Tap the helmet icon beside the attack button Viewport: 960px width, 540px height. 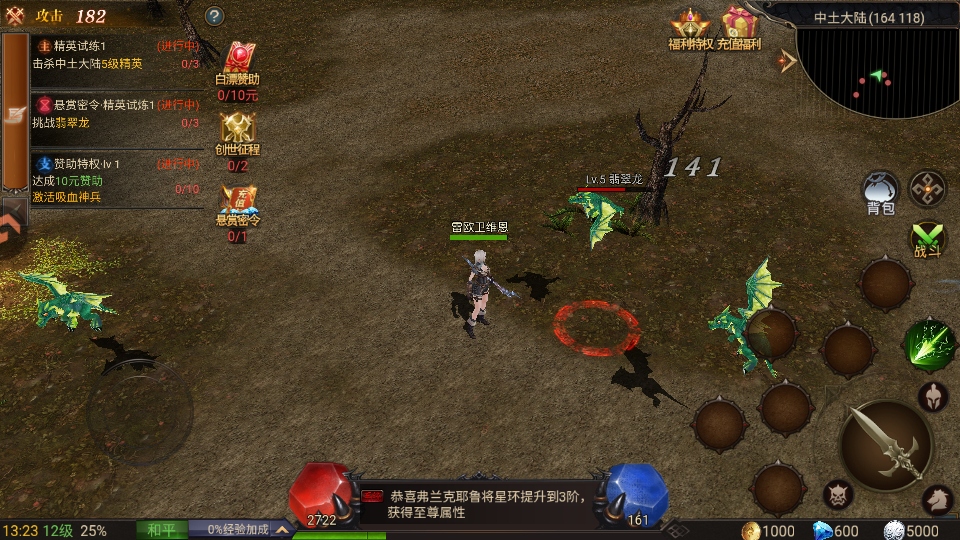point(933,397)
